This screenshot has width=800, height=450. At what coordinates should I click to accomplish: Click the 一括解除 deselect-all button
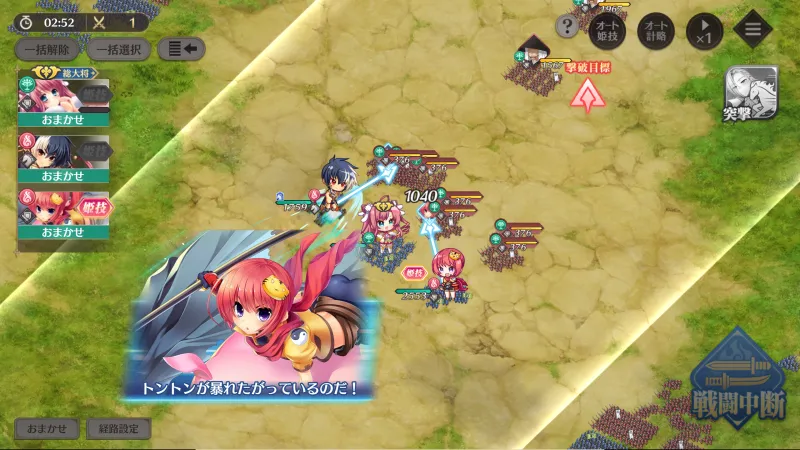[x=47, y=49]
